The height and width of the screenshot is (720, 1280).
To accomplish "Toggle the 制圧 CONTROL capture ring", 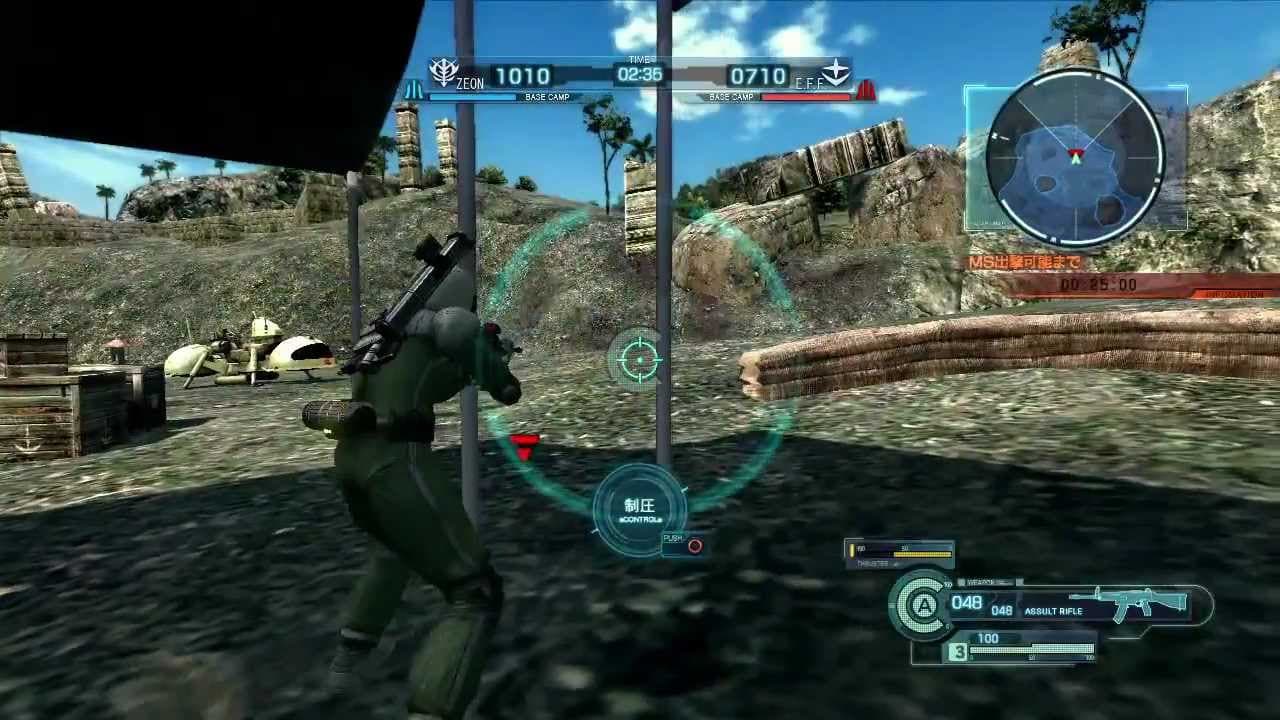I will 642,507.
